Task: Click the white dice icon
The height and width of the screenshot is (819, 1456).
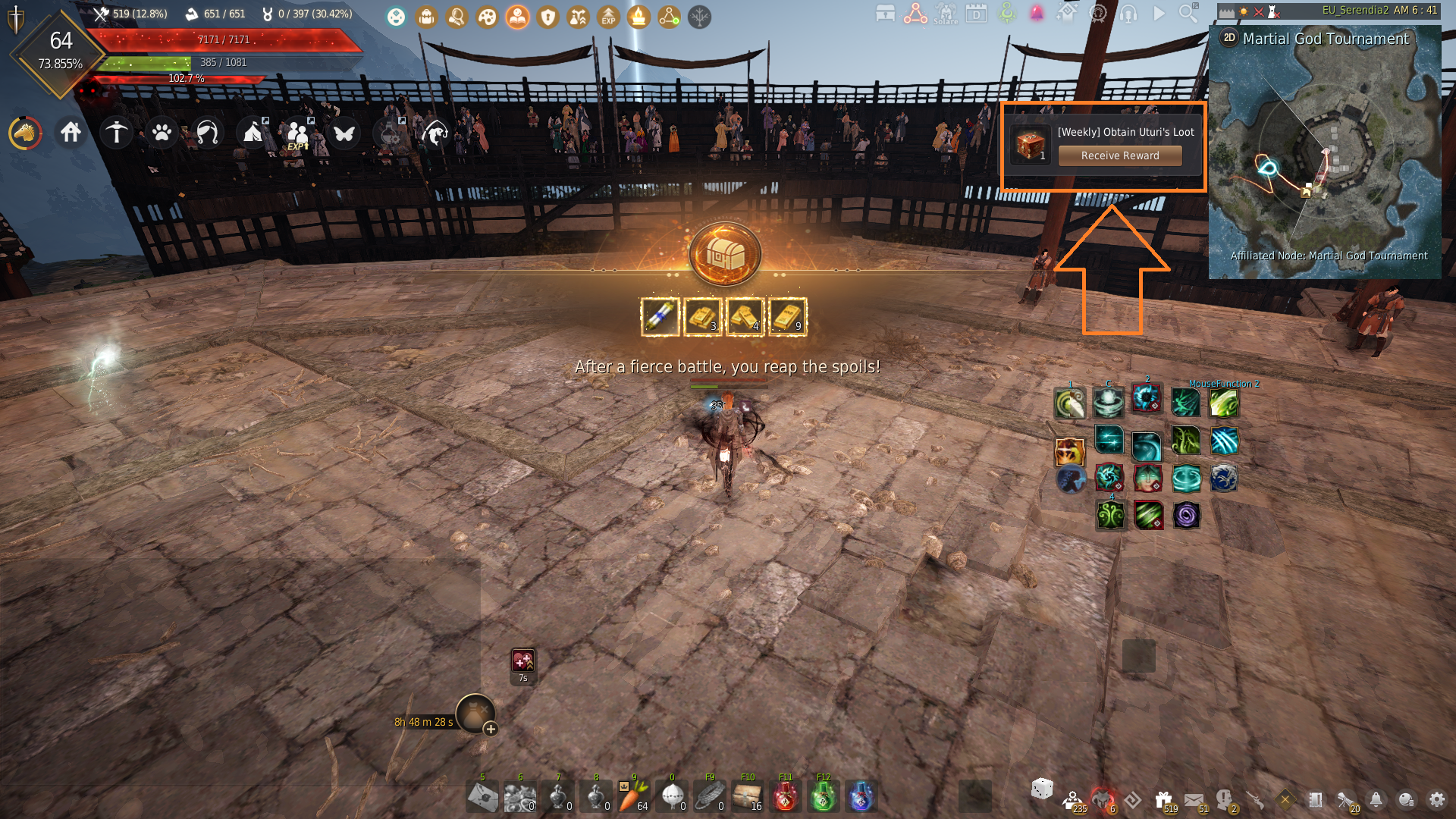Action: [x=1042, y=789]
